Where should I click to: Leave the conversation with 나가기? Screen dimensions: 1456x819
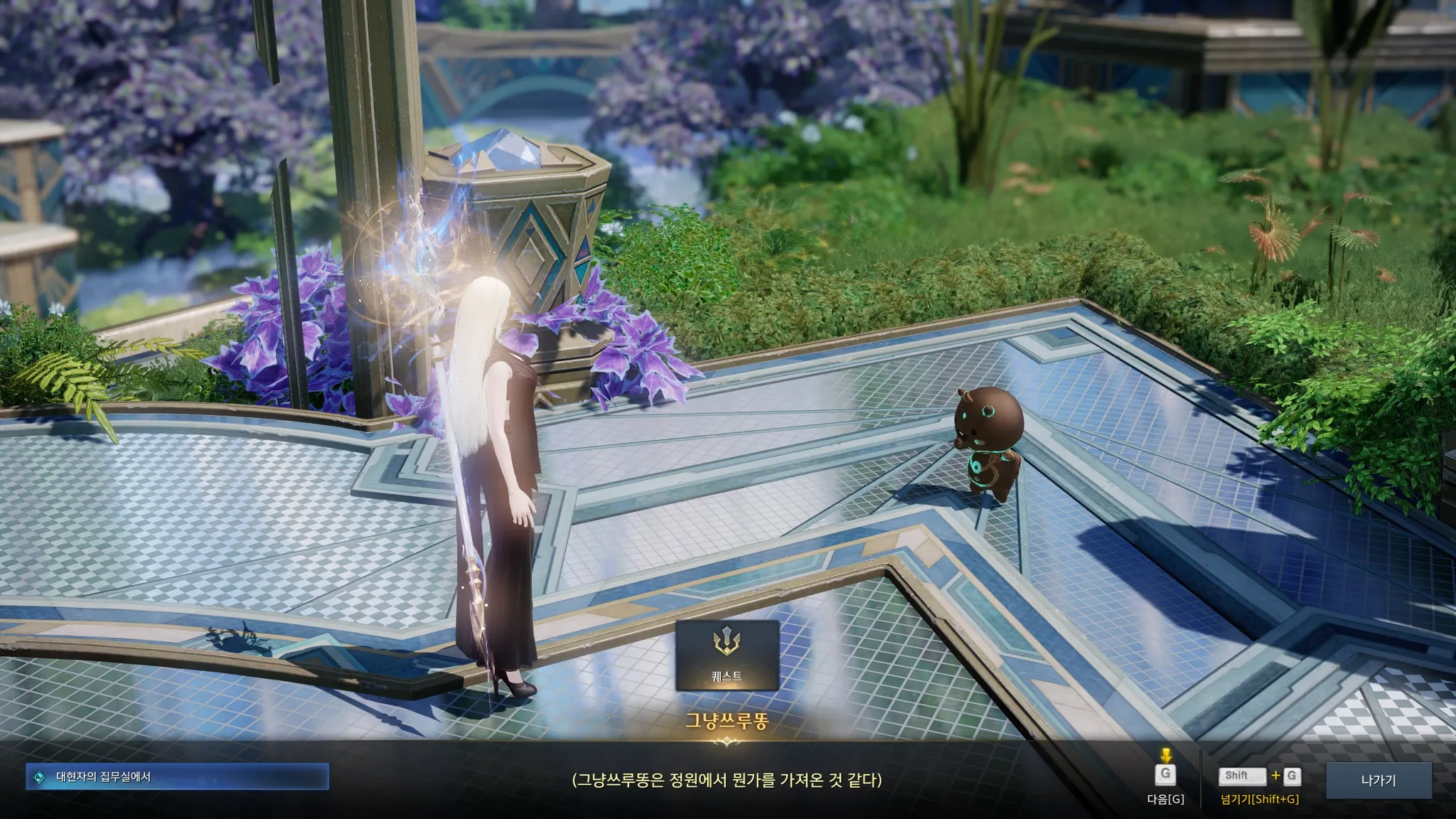[x=1379, y=780]
